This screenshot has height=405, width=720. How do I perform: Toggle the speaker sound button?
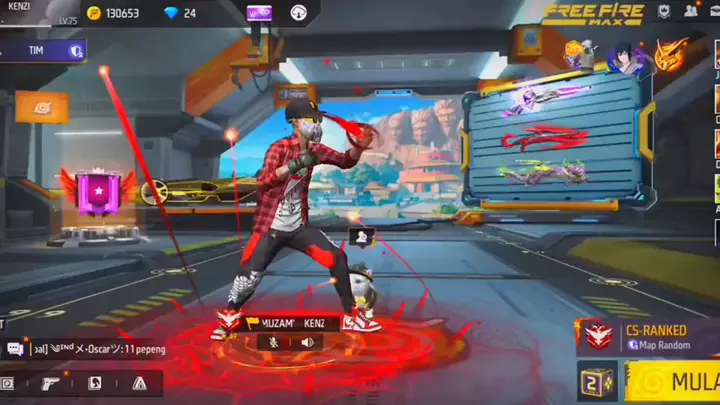307,342
